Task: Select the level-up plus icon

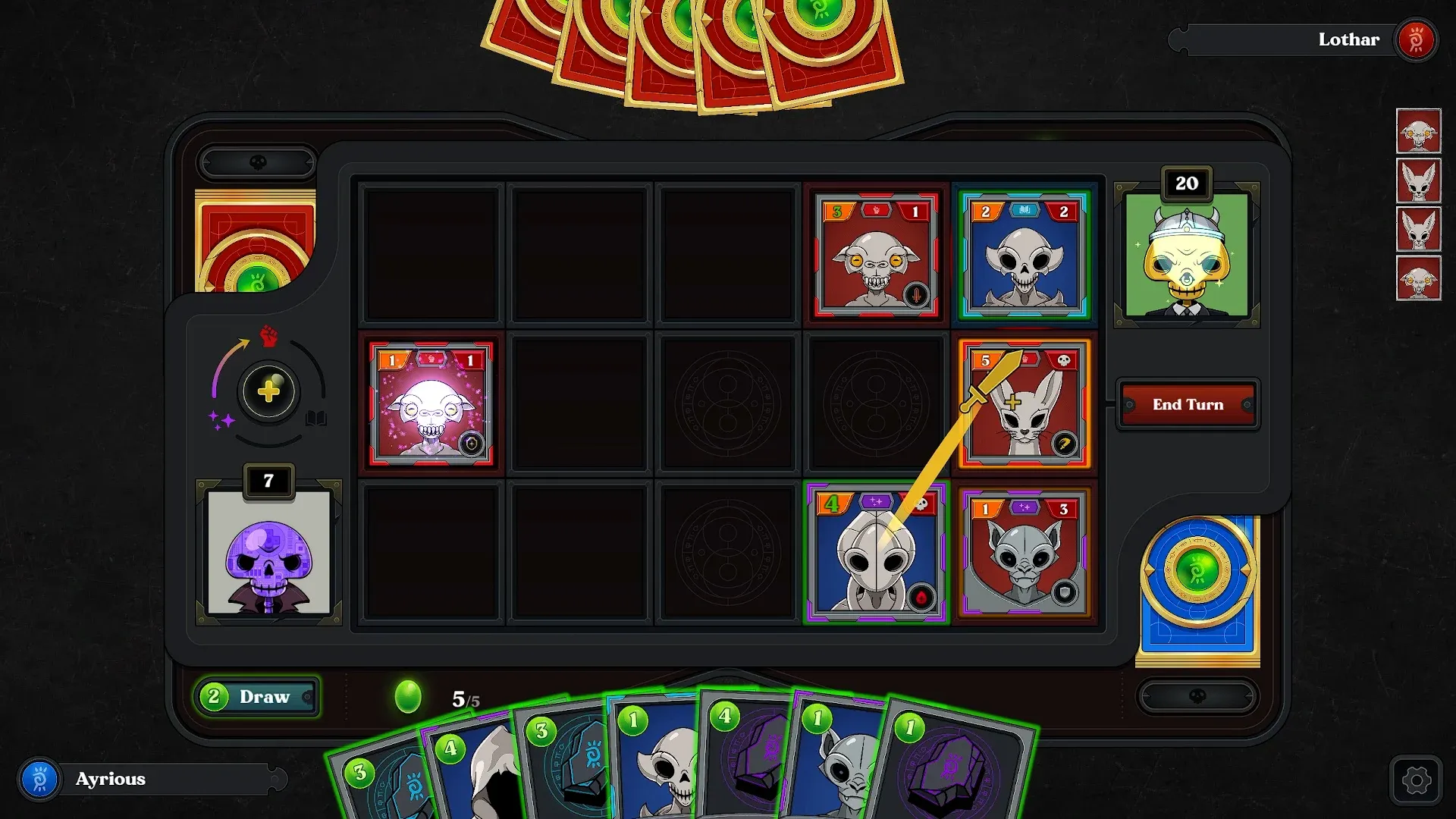Action: (269, 393)
